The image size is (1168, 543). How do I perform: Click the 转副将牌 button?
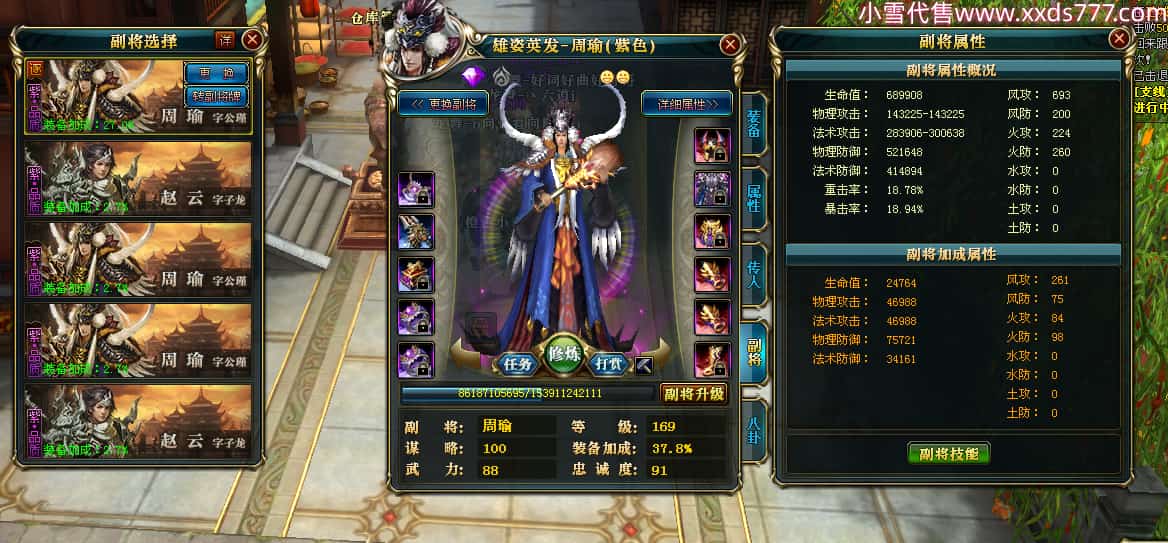click(x=216, y=96)
